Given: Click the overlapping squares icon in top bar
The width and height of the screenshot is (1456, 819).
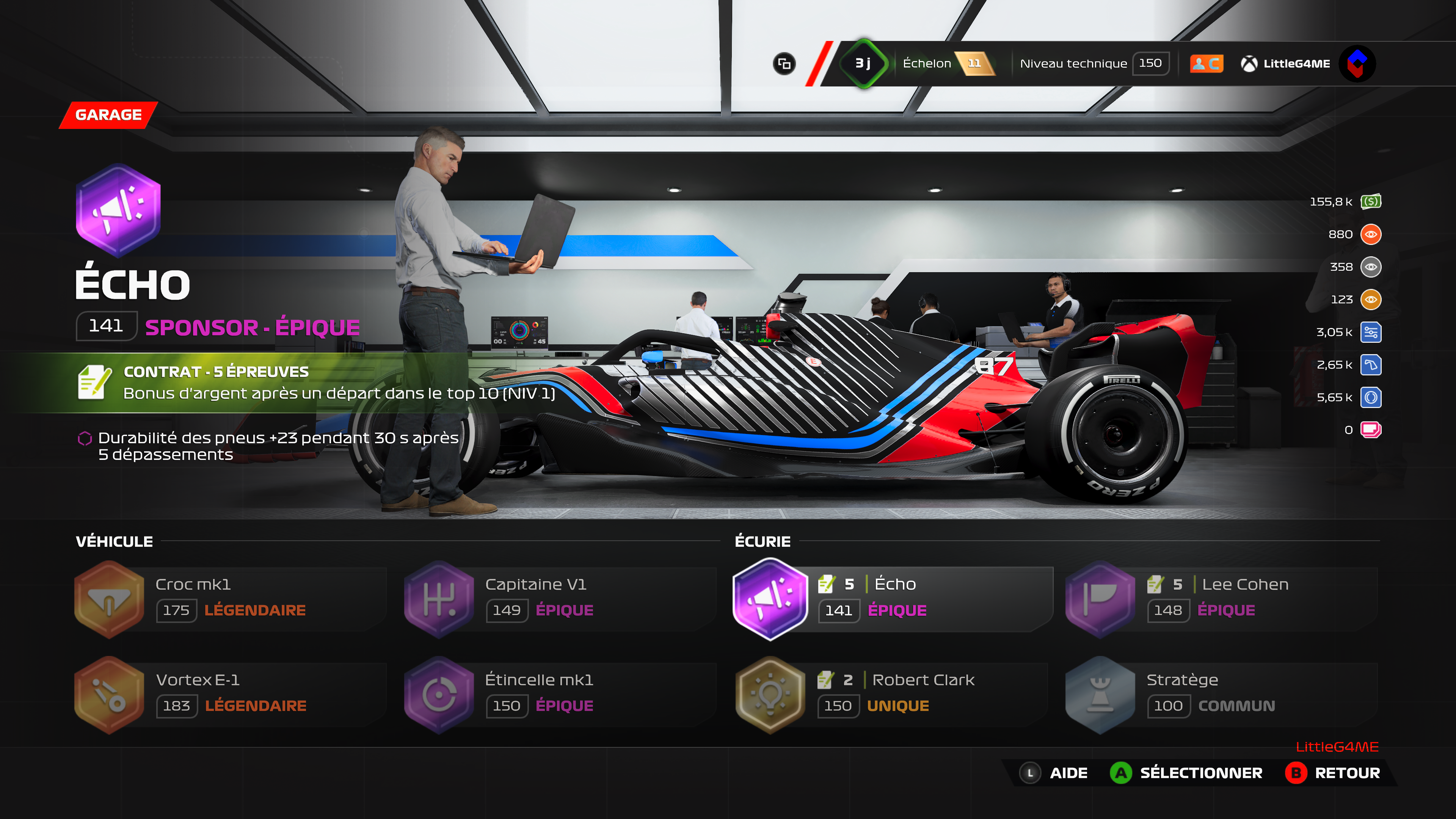Looking at the screenshot, I should coord(784,64).
